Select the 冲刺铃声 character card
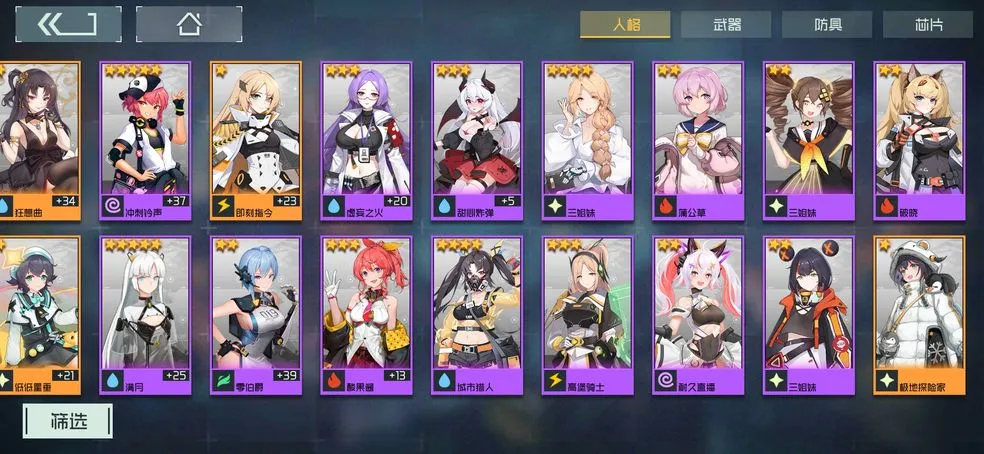The width and height of the screenshot is (984, 454). pos(145,140)
